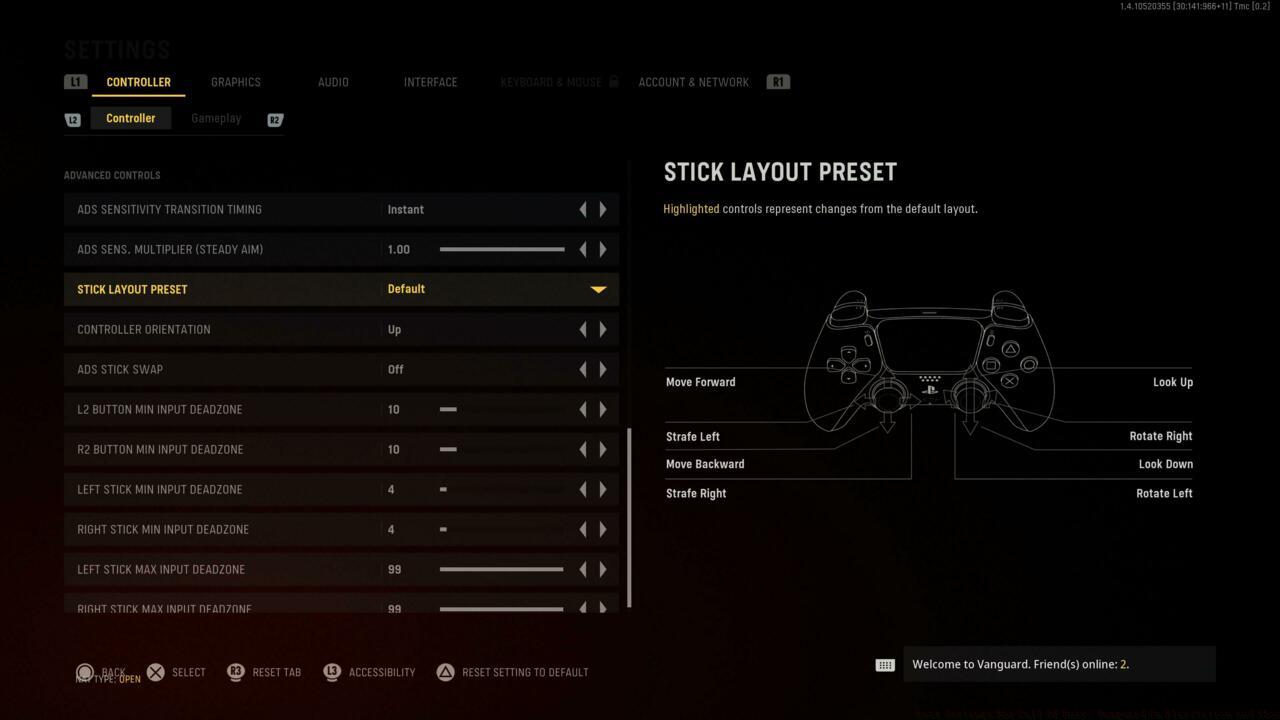Click the Triangle icon for Reset Setting
1280x720 pixels.
444,672
